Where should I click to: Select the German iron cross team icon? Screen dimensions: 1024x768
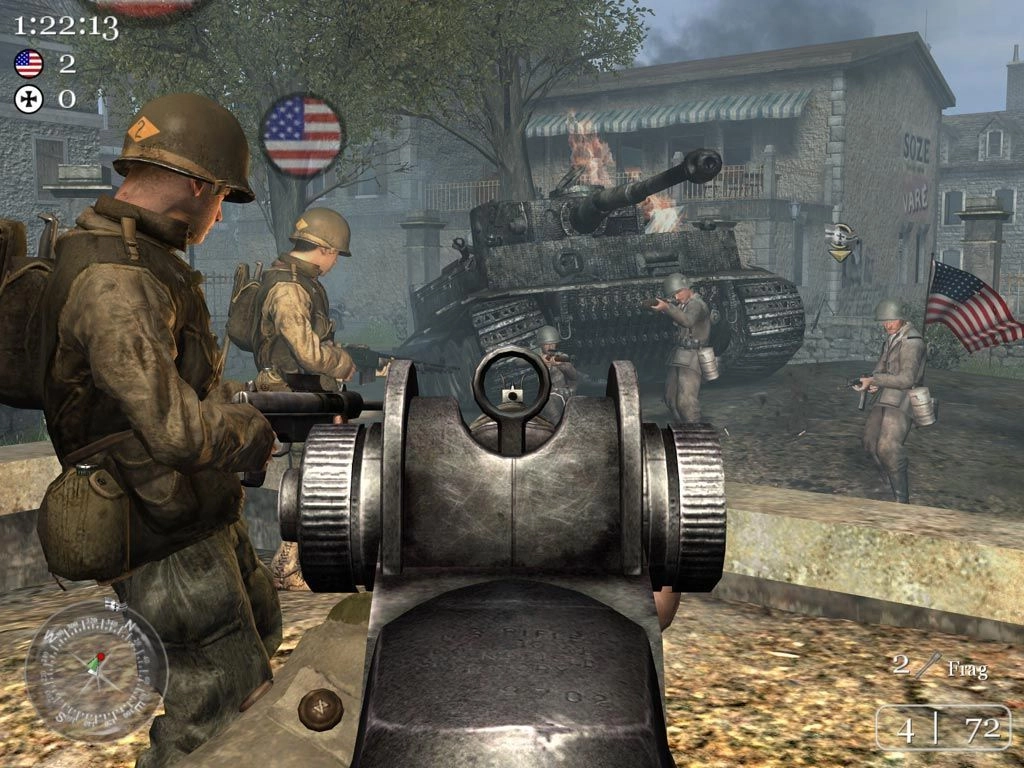point(29,99)
